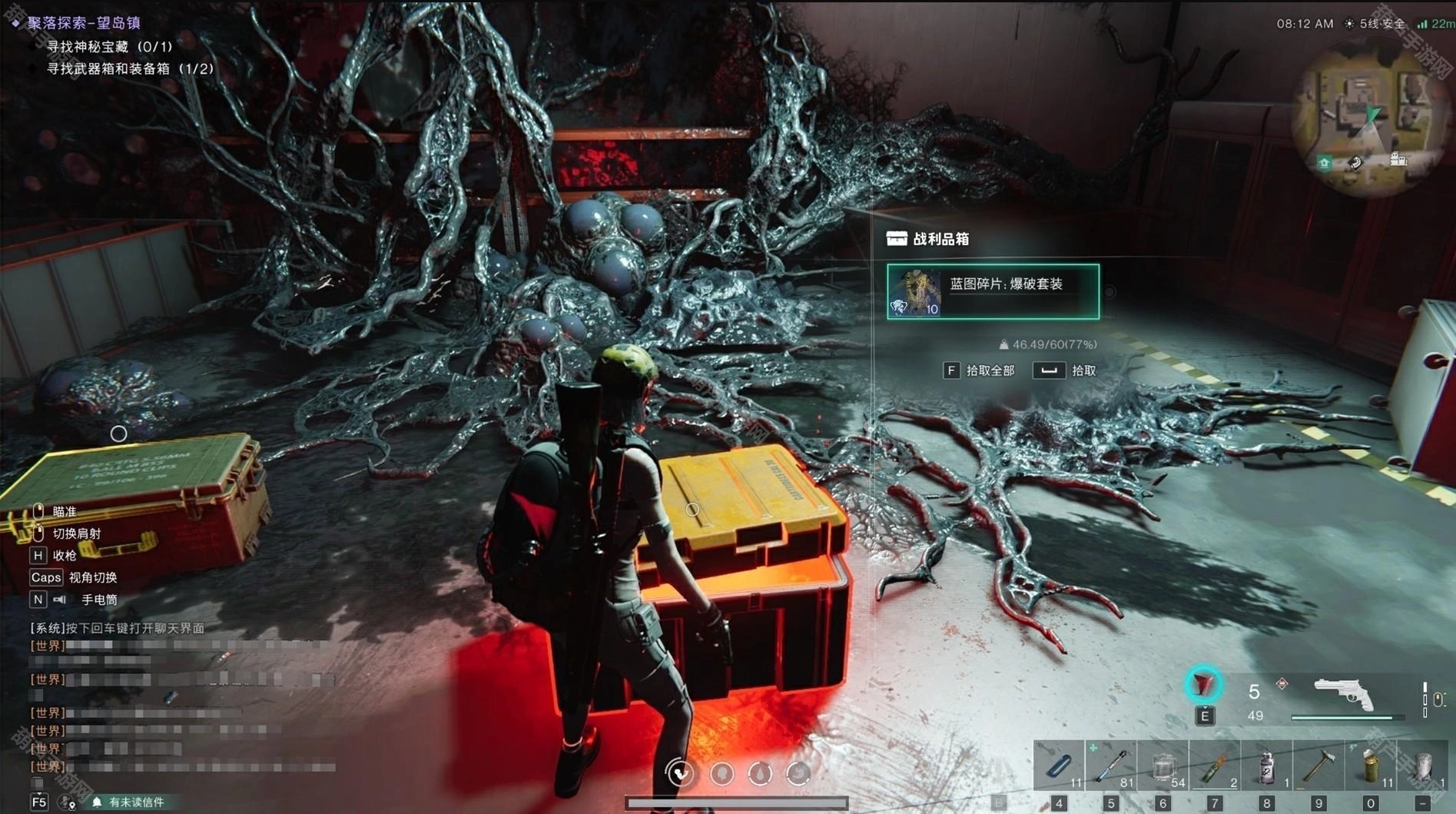Select the opened food can slot
Screen dimensions: 1456x814
tap(1371, 766)
